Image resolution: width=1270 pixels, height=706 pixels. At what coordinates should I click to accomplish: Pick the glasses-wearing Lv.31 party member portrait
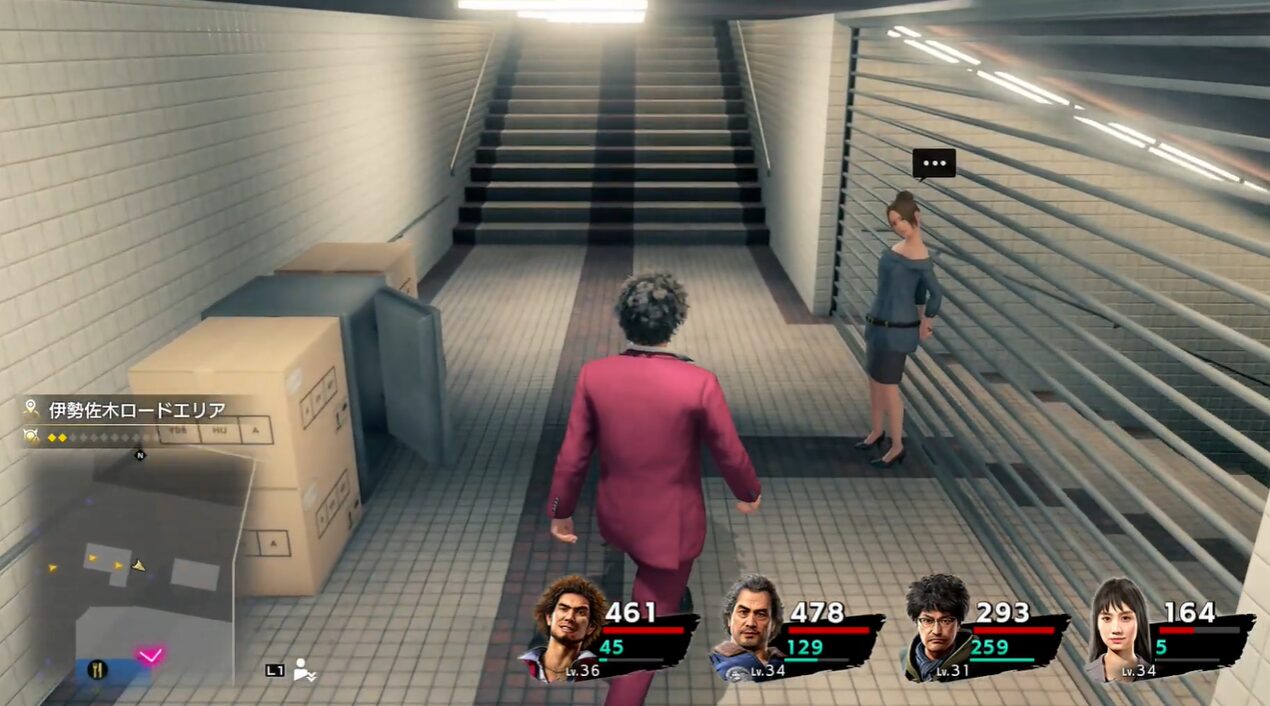pyautogui.click(x=937, y=624)
